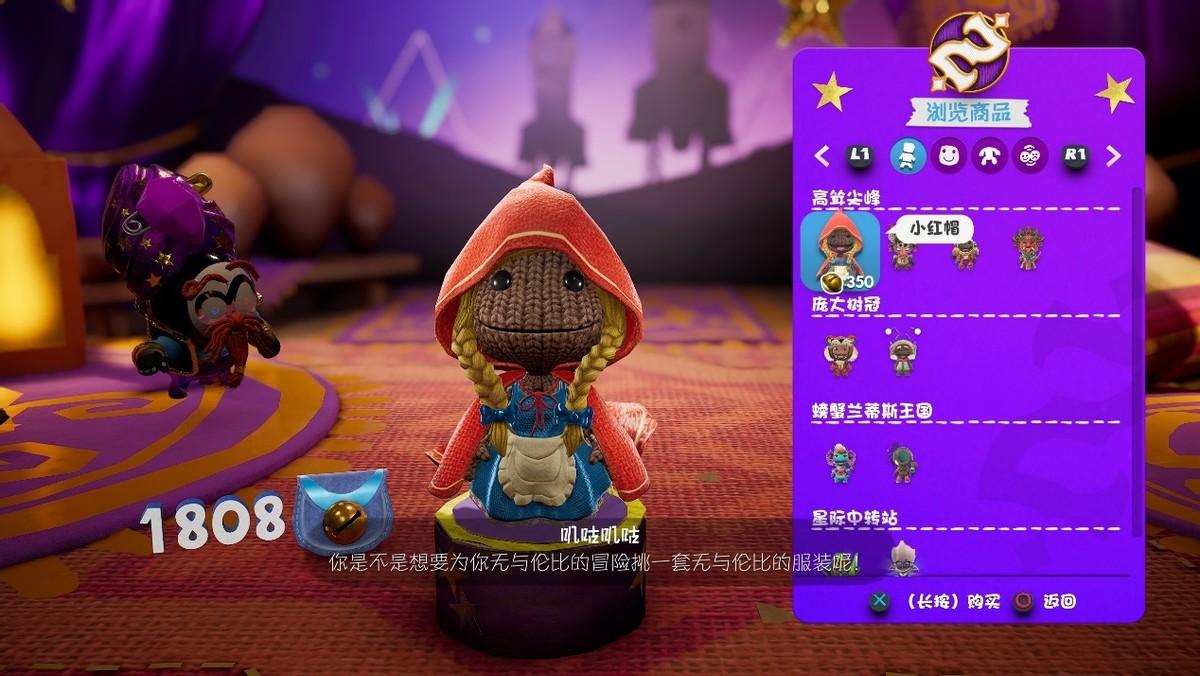
Task: Choose the red tribal mask costume
Action: click(1027, 247)
